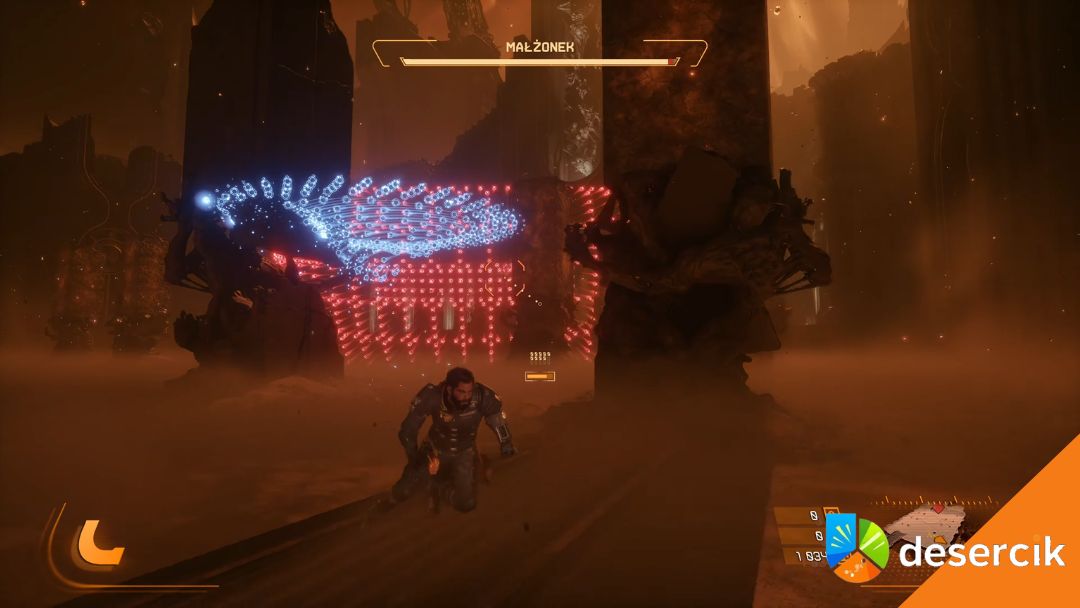Click the desercik pie-chart logo watermark
Screen dimensions: 1080x608
858,547
